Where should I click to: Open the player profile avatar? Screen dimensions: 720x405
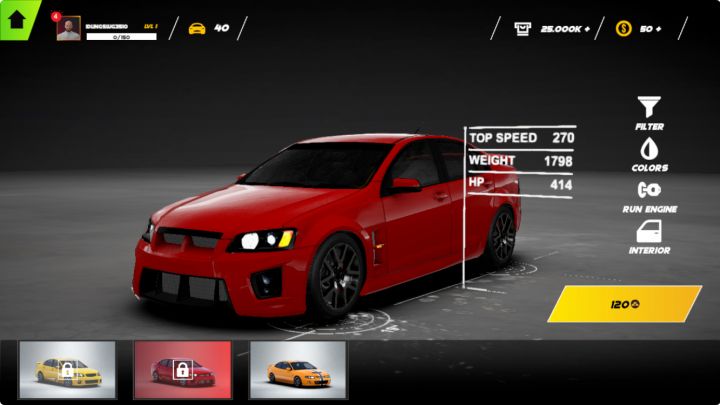pos(68,29)
